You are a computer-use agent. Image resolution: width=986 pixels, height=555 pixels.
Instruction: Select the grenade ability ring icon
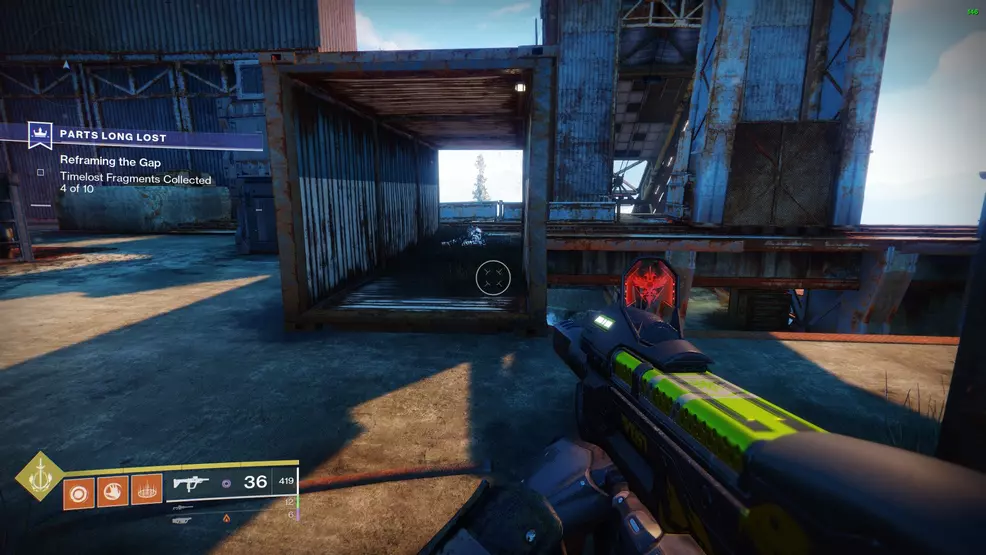pos(79,492)
